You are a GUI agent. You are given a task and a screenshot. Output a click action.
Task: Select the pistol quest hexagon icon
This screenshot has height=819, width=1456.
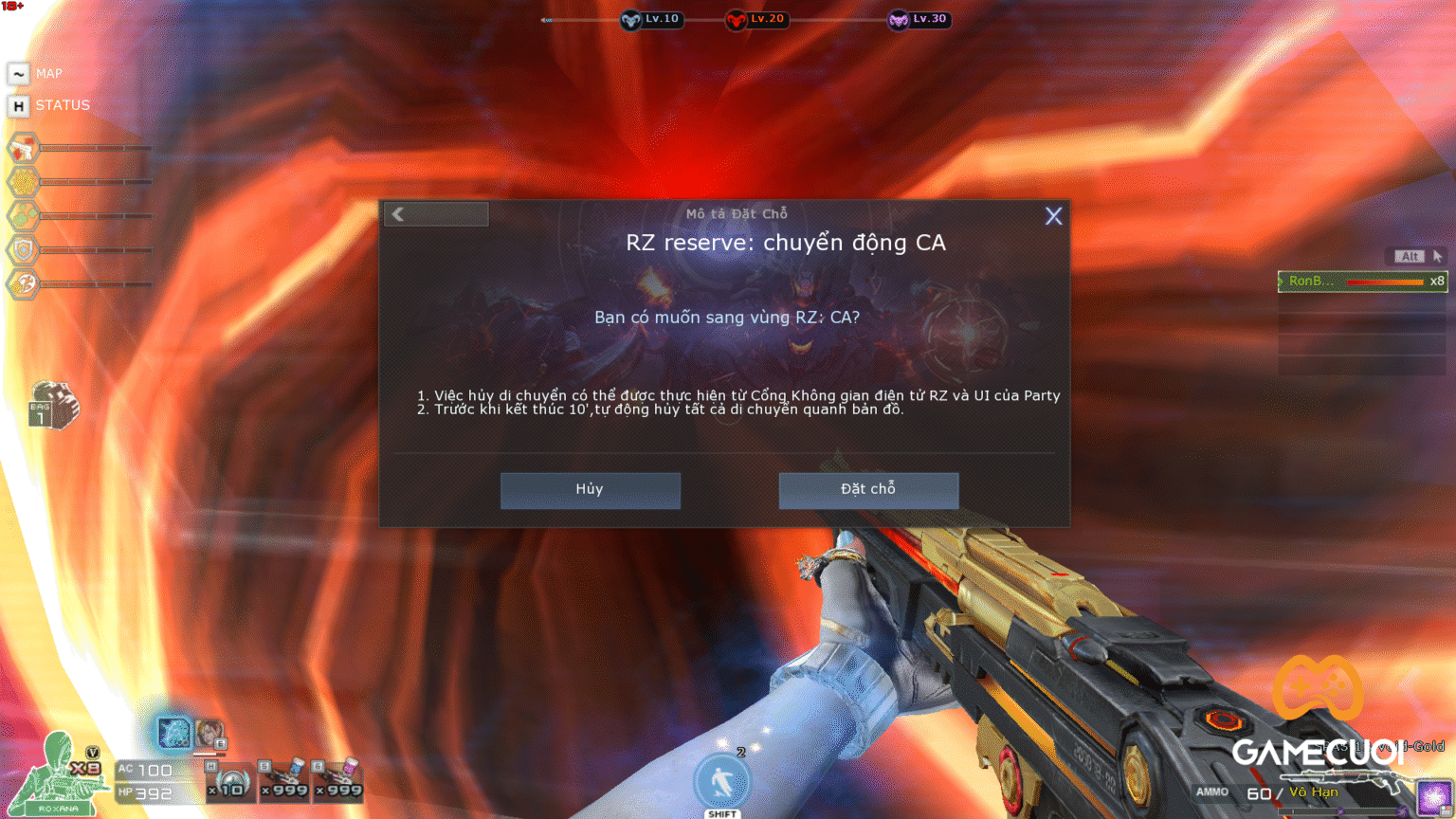(23, 149)
